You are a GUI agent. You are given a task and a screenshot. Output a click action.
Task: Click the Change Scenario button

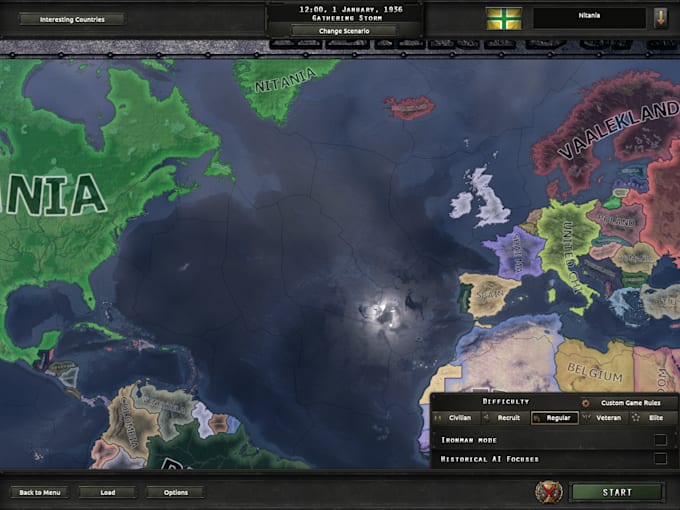[x=344, y=30]
